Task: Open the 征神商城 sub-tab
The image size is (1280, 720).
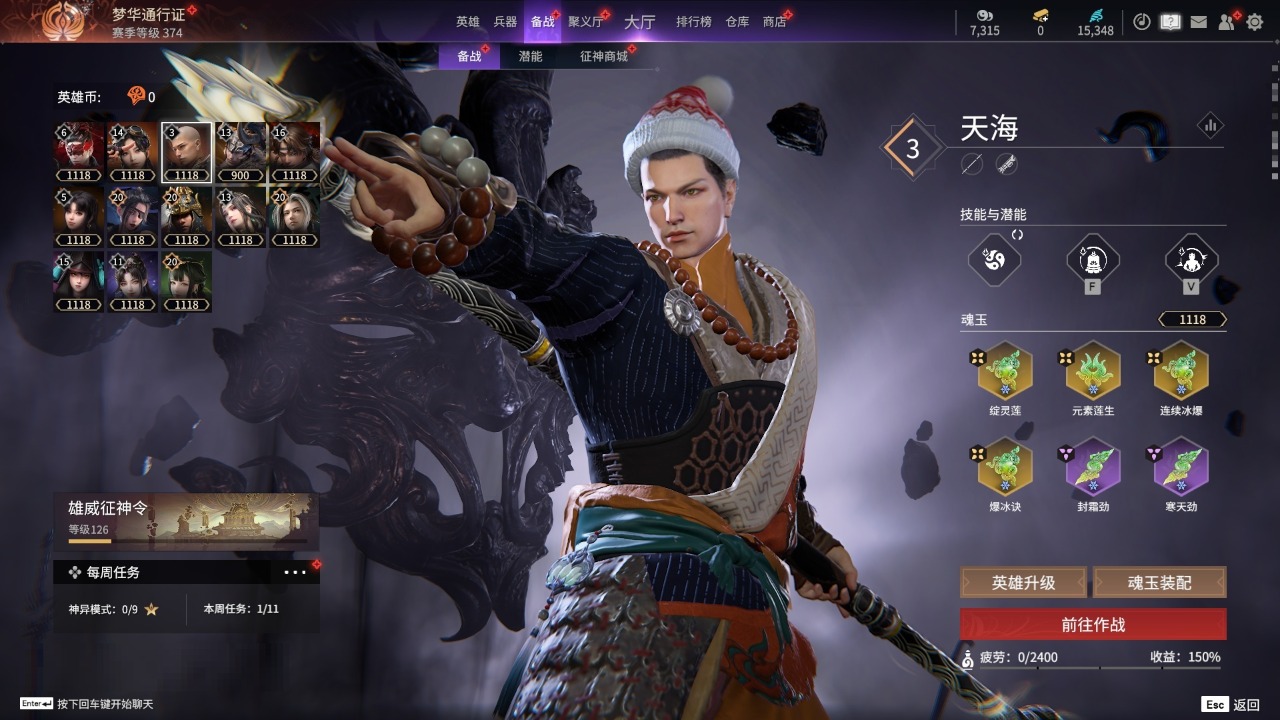Action: (x=604, y=56)
